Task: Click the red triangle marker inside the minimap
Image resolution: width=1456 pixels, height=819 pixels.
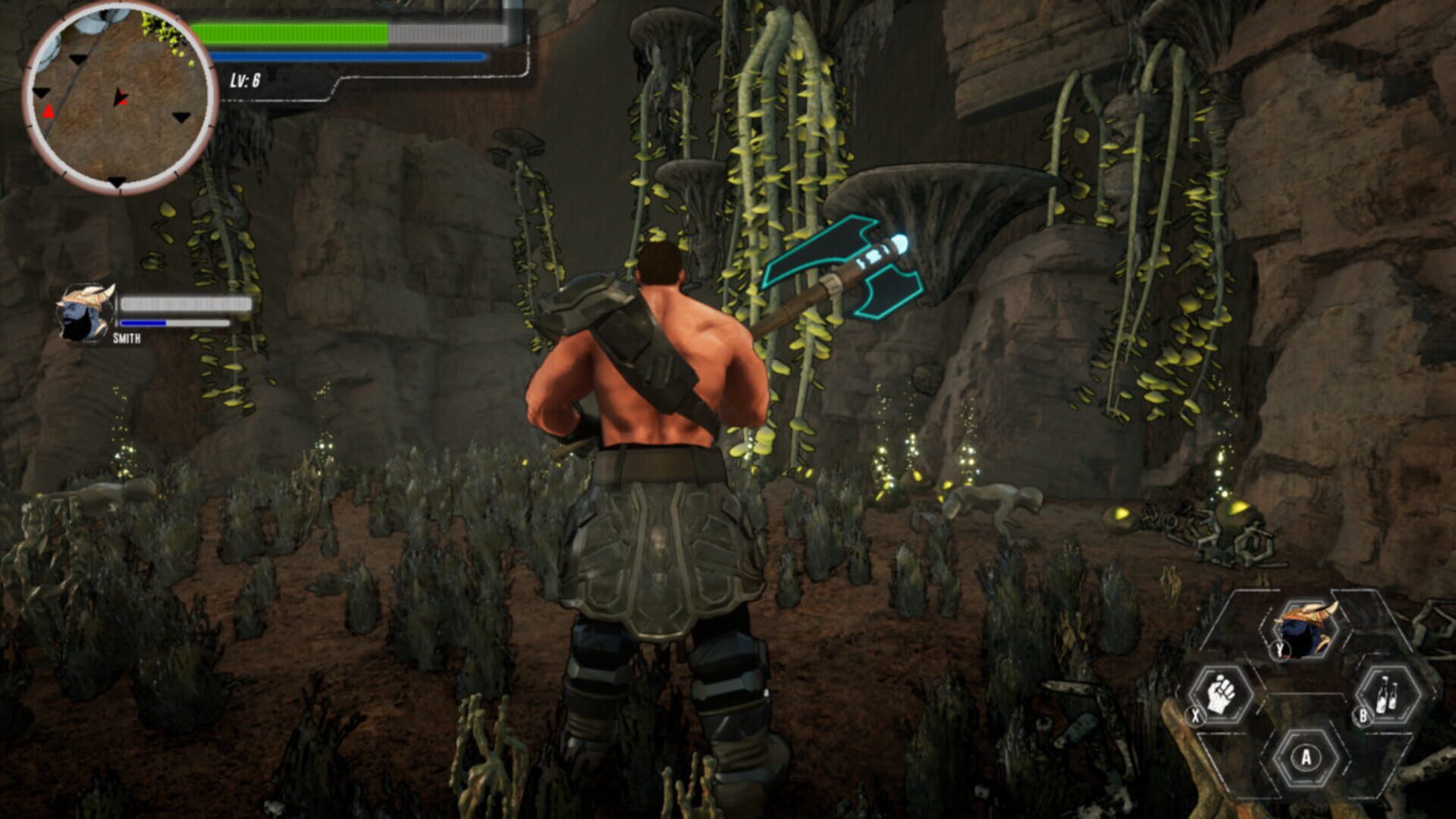Action: pos(49,111)
